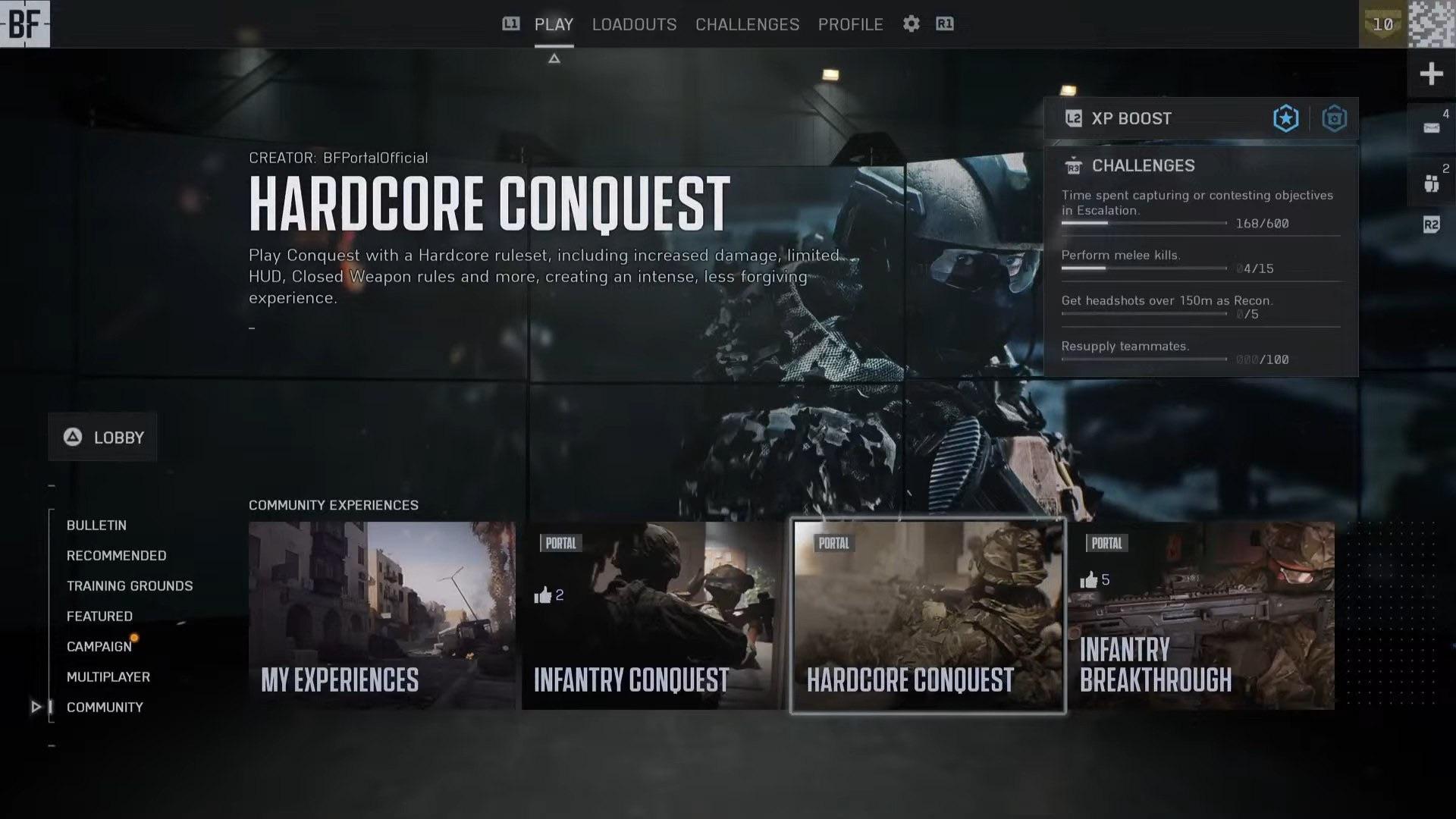The image size is (1456, 819).
Task: Open the LOBBY panel
Action: [102, 437]
